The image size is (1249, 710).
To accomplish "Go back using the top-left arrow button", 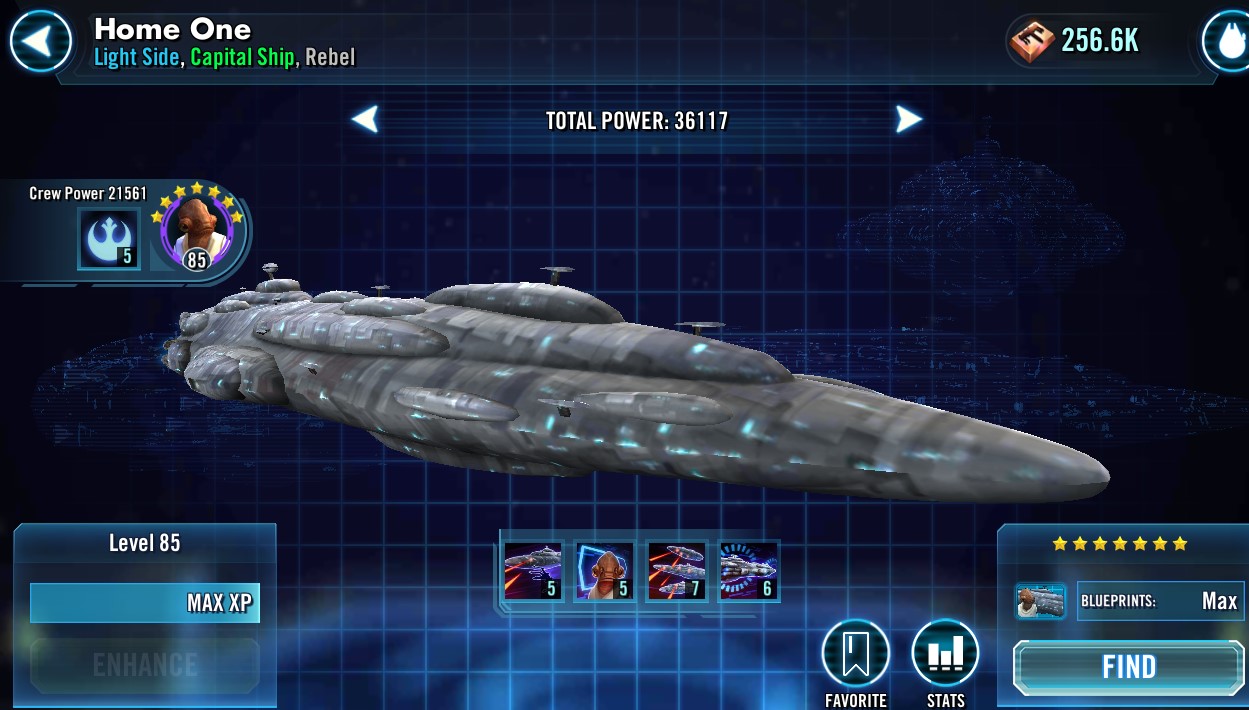I will click(x=40, y=41).
